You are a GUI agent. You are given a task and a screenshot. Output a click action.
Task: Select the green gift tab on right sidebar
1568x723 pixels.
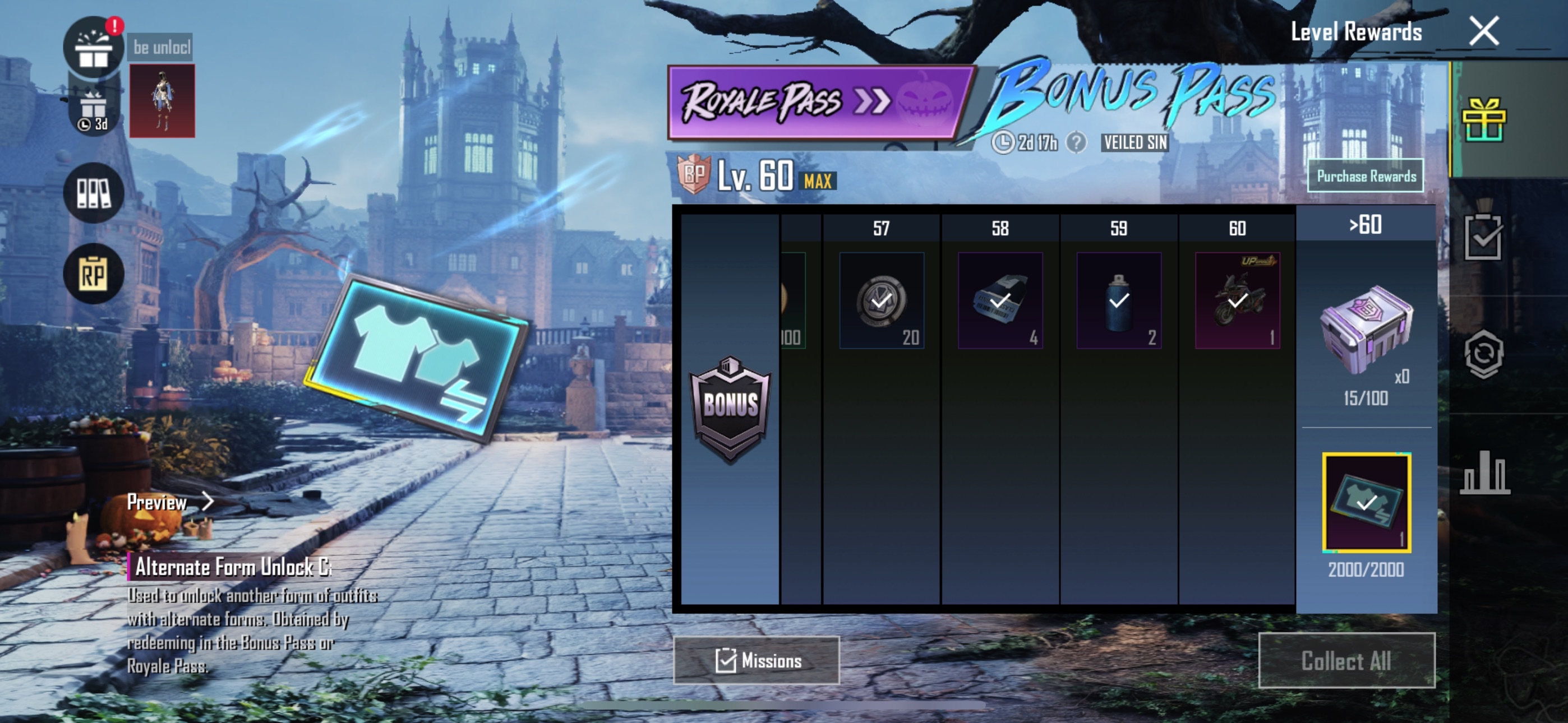[1483, 120]
